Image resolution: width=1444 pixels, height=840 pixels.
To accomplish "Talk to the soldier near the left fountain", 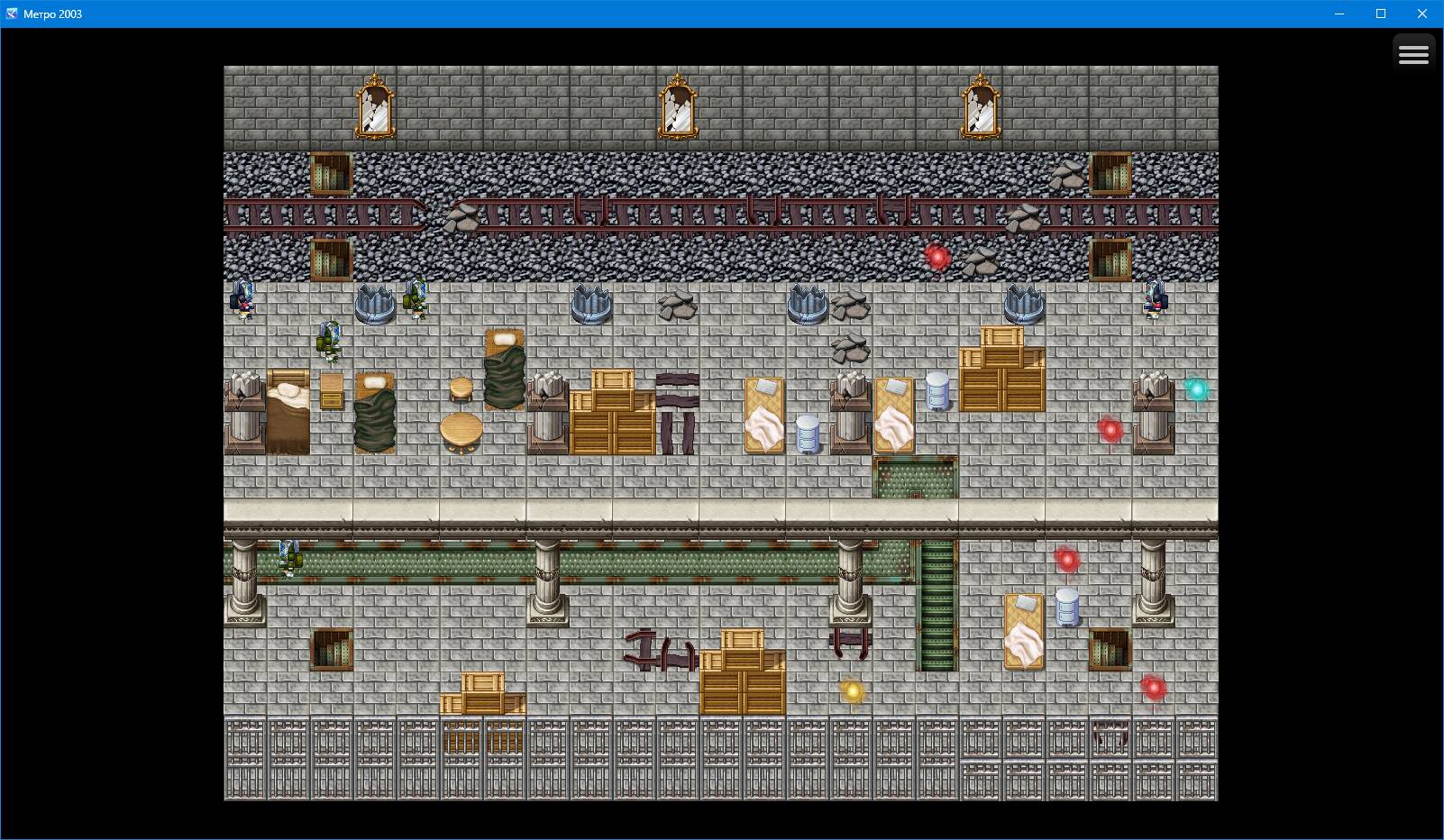I will click(x=414, y=302).
